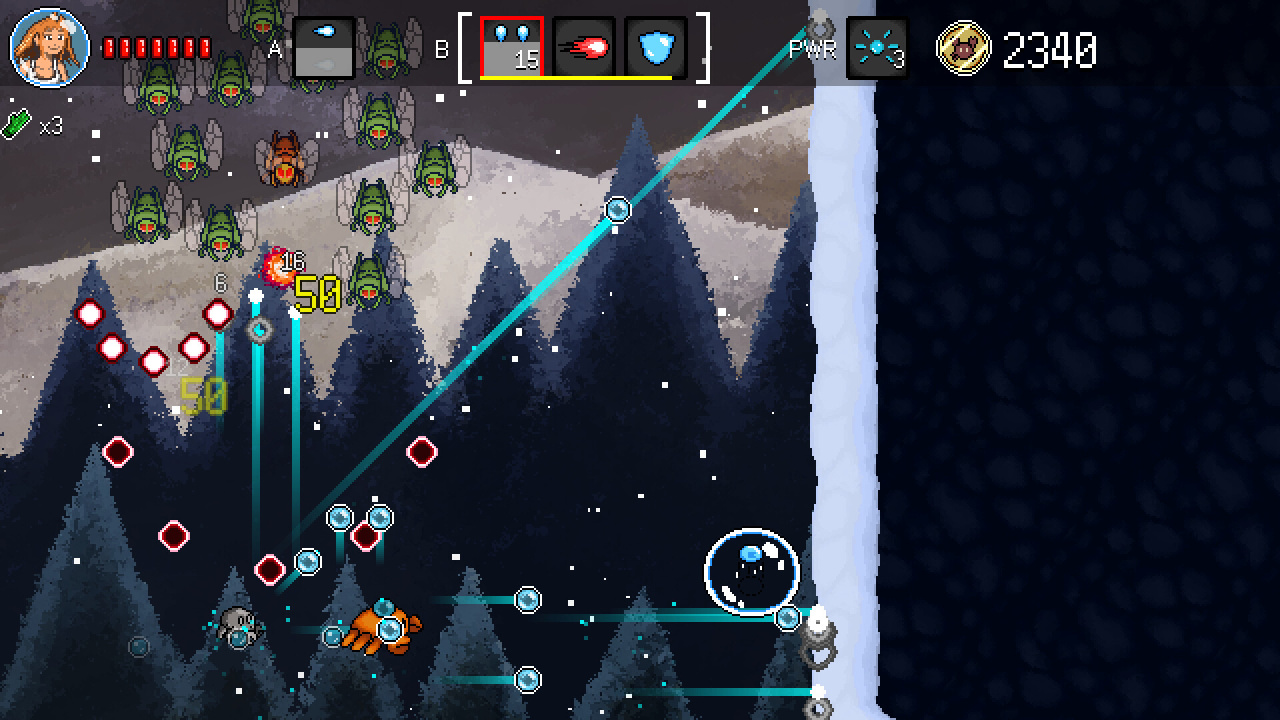The image size is (1280, 720).
Task: Select the blue shield ability slot
Action: pyautogui.click(x=656, y=47)
